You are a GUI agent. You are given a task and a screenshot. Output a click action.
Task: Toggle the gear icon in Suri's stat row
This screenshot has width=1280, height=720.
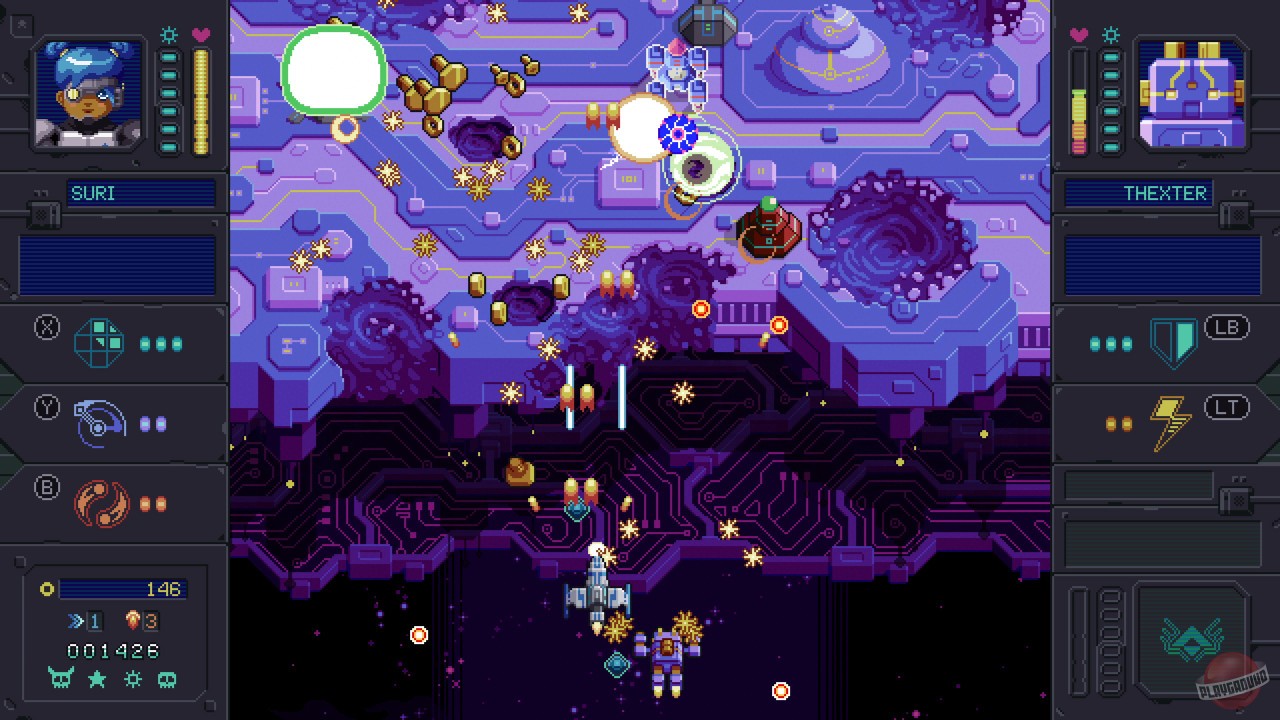131,679
